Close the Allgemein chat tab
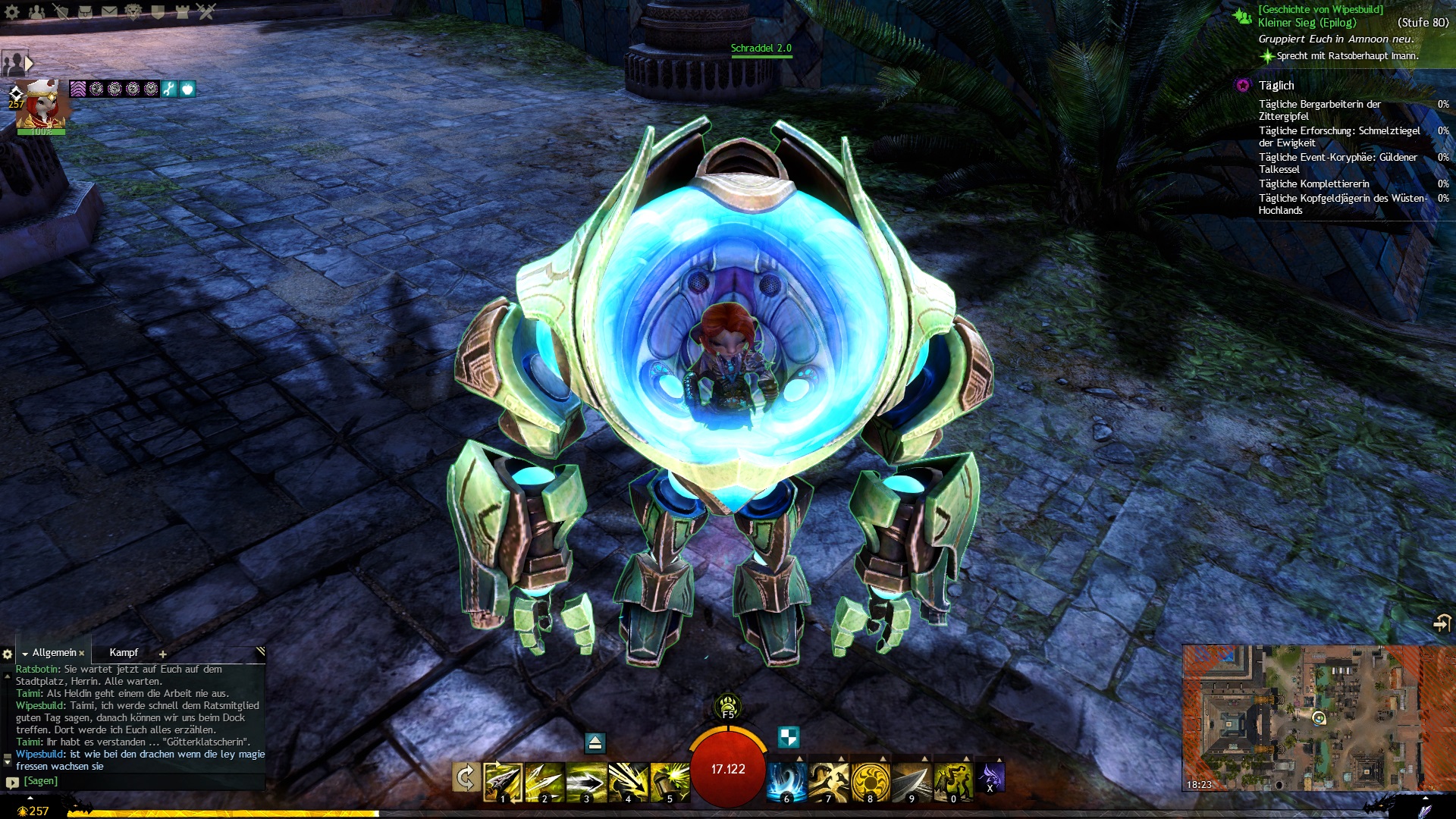1456x819 pixels. 82,654
